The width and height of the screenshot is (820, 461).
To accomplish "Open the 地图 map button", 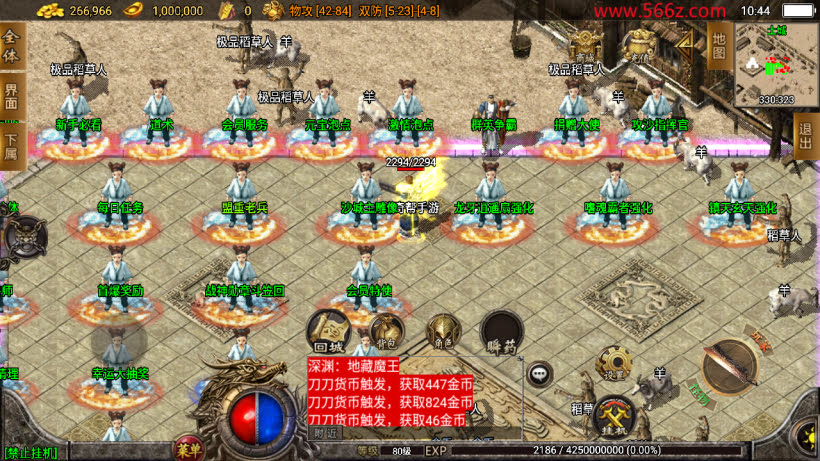I will pyautogui.click(x=718, y=46).
